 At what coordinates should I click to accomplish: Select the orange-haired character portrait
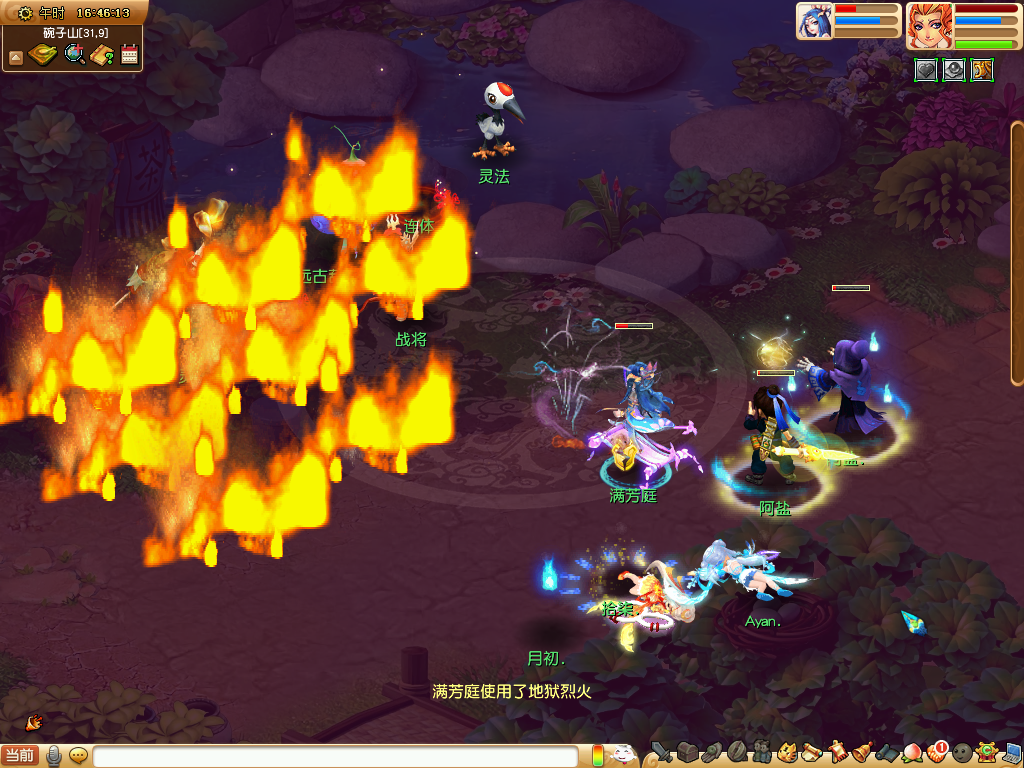tap(929, 26)
